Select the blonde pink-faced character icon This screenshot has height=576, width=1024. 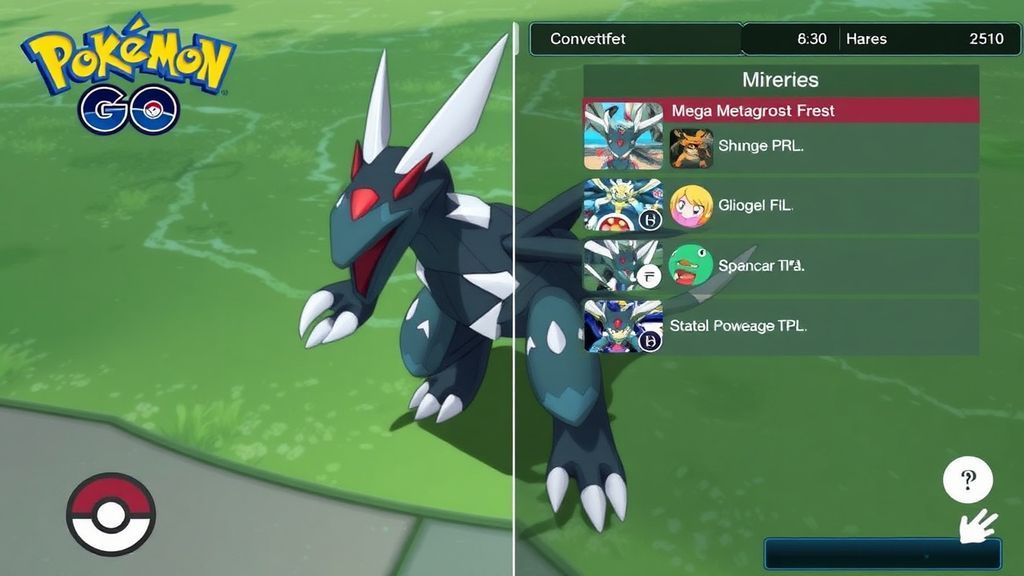(x=691, y=207)
